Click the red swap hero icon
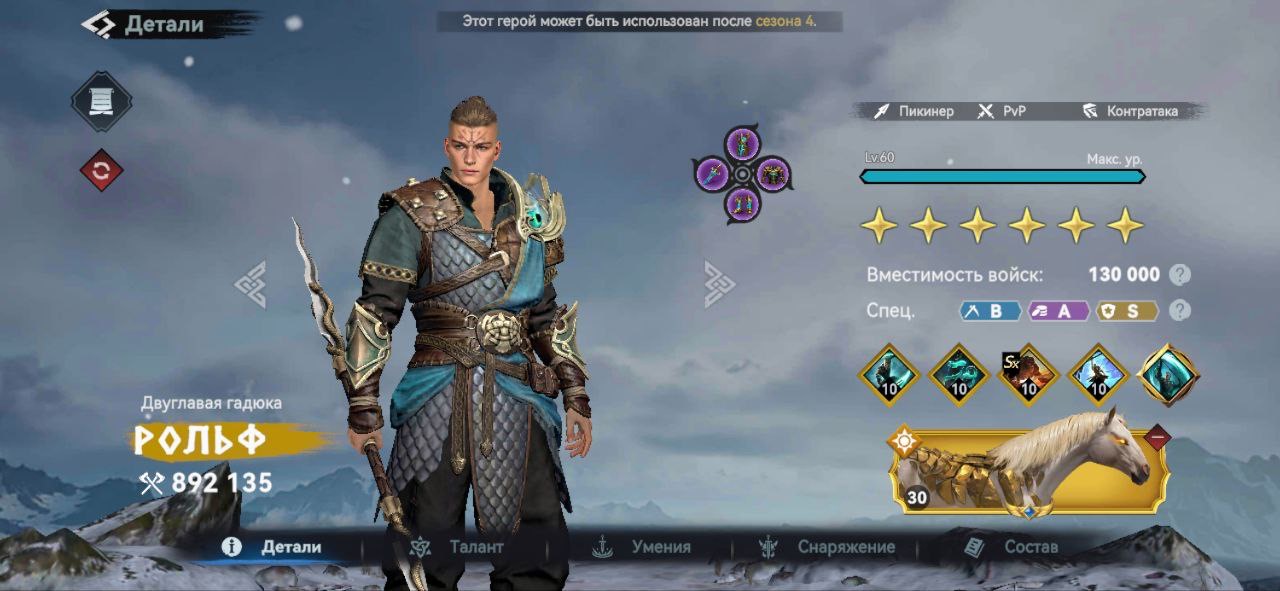Image resolution: width=1280 pixels, height=591 pixels. click(101, 171)
